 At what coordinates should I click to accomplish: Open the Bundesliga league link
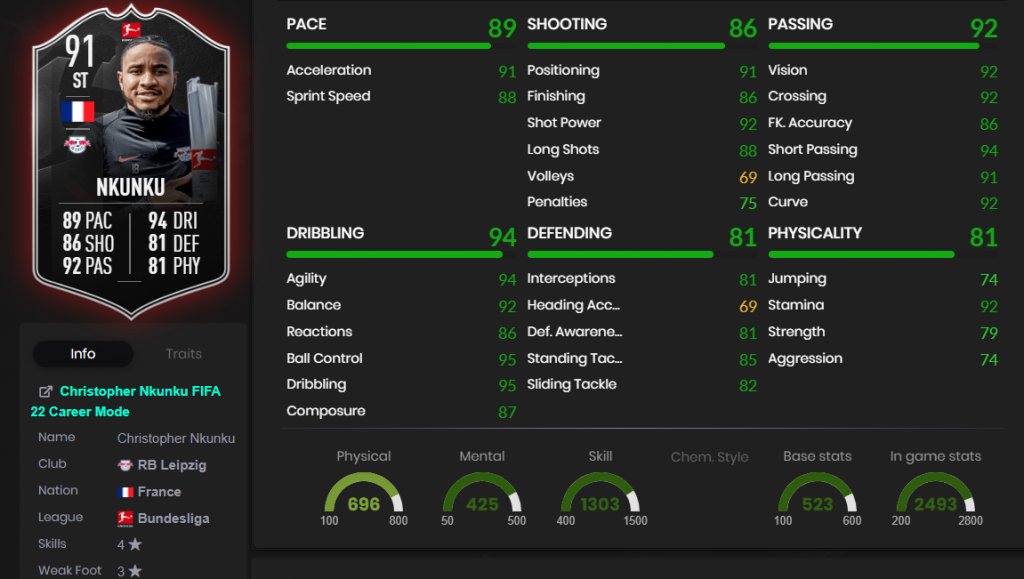click(174, 518)
